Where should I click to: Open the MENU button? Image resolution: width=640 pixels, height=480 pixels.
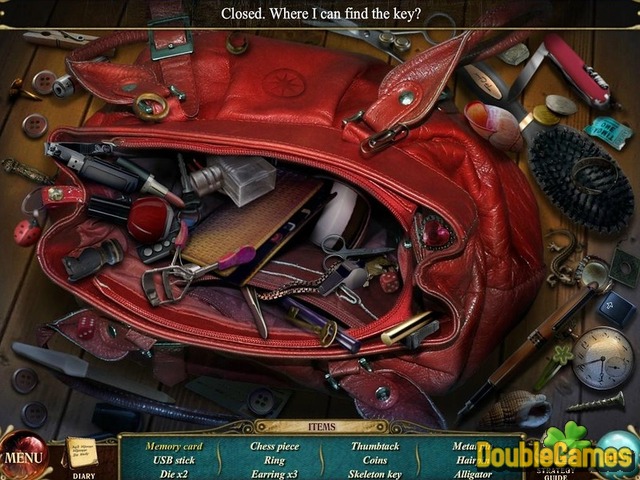(22, 459)
